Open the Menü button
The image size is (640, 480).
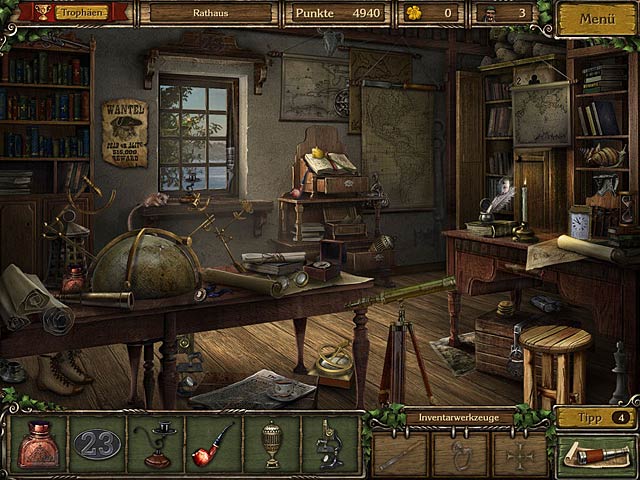point(596,18)
